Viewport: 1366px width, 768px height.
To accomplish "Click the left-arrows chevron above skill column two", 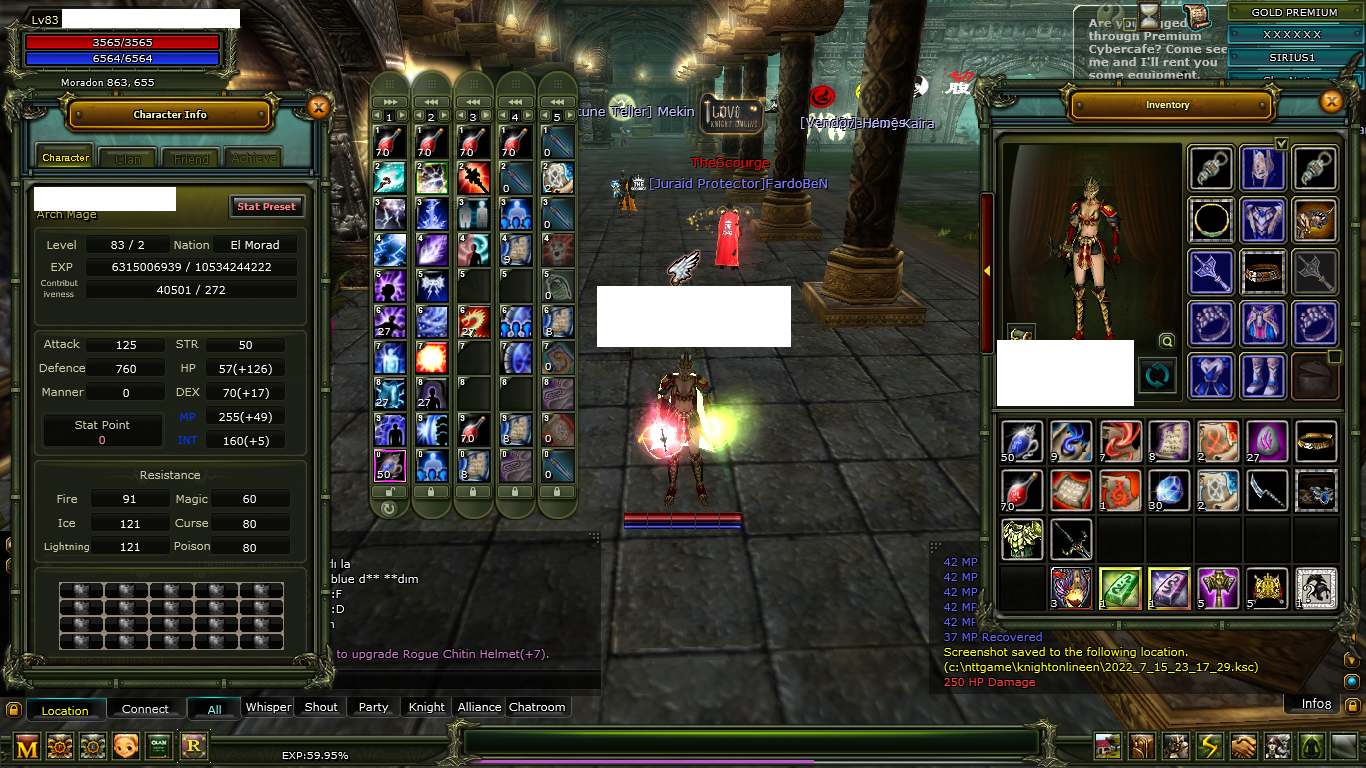I will coord(431,101).
